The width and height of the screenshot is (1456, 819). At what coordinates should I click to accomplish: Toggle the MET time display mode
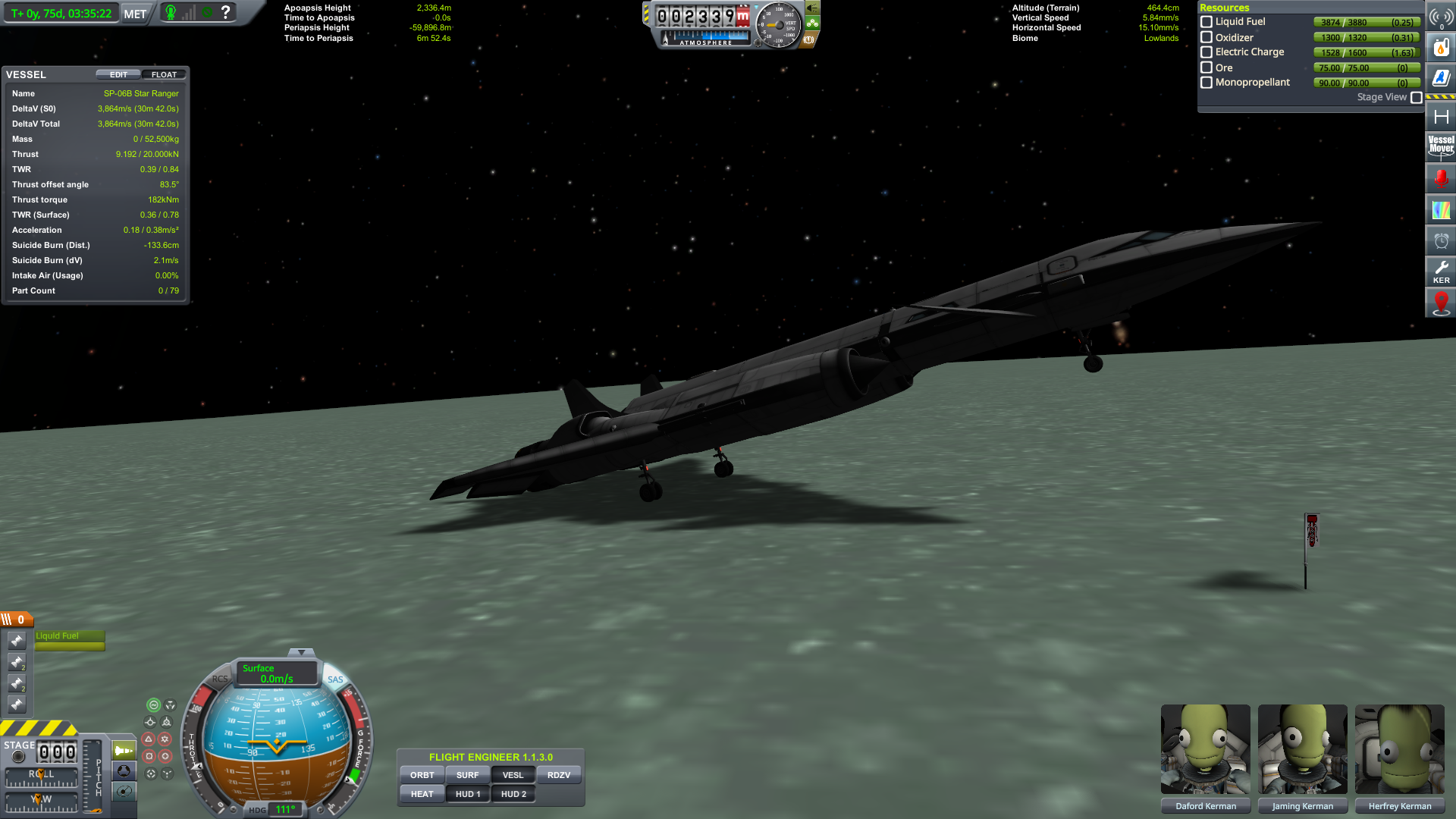[135, 14]
